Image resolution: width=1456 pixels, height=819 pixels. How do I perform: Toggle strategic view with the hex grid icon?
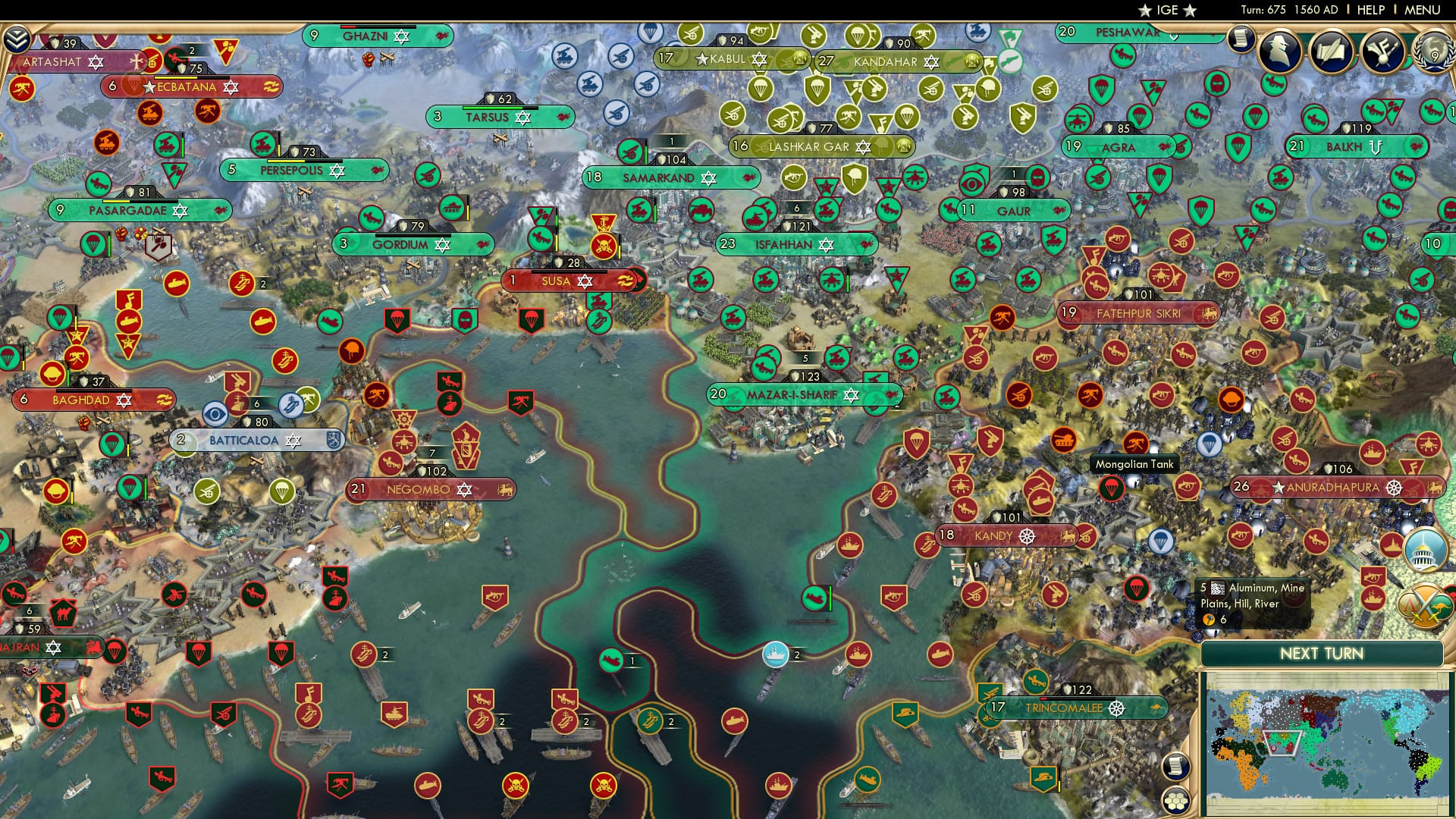(1175, 801)
